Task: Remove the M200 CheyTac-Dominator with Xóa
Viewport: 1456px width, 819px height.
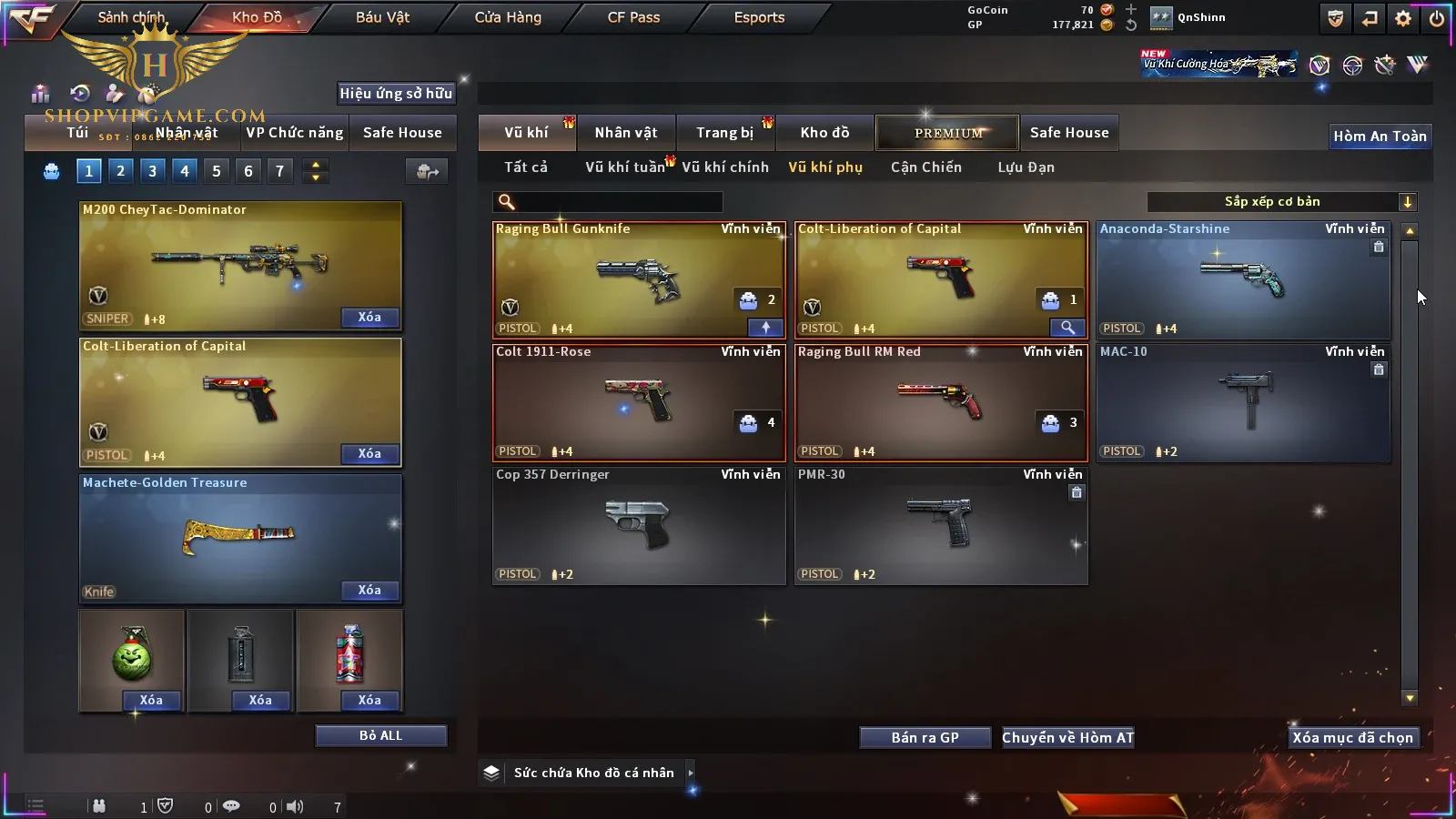Action: [369, 318]
